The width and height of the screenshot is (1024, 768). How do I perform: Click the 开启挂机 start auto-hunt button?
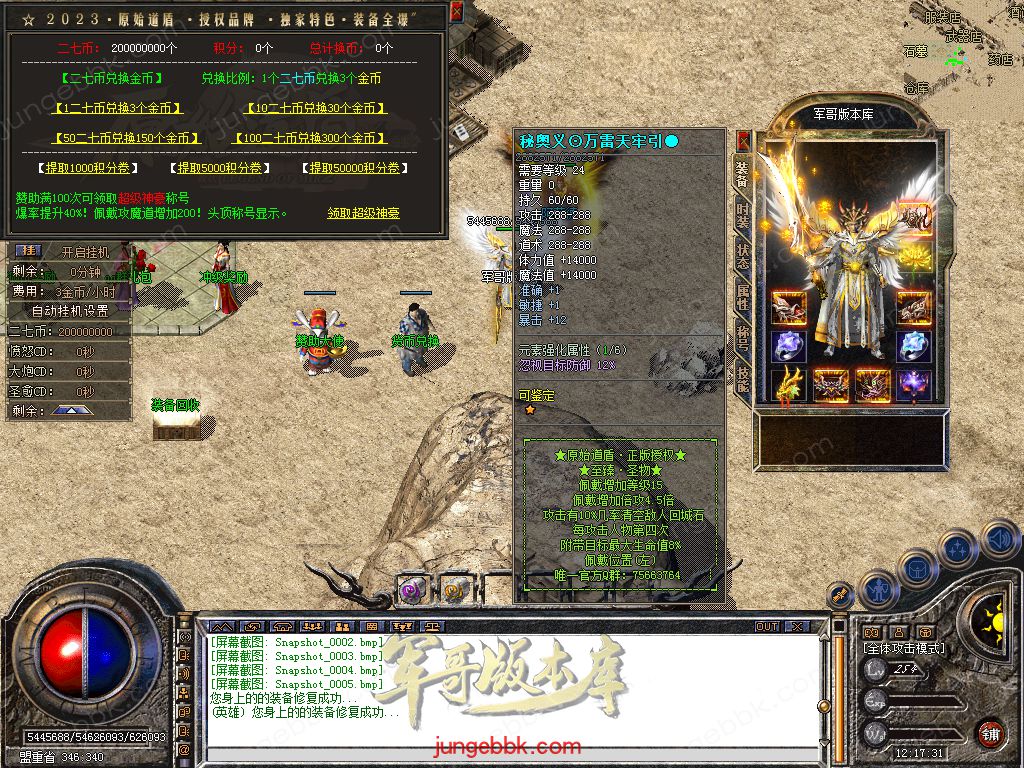tap(86, 252)
